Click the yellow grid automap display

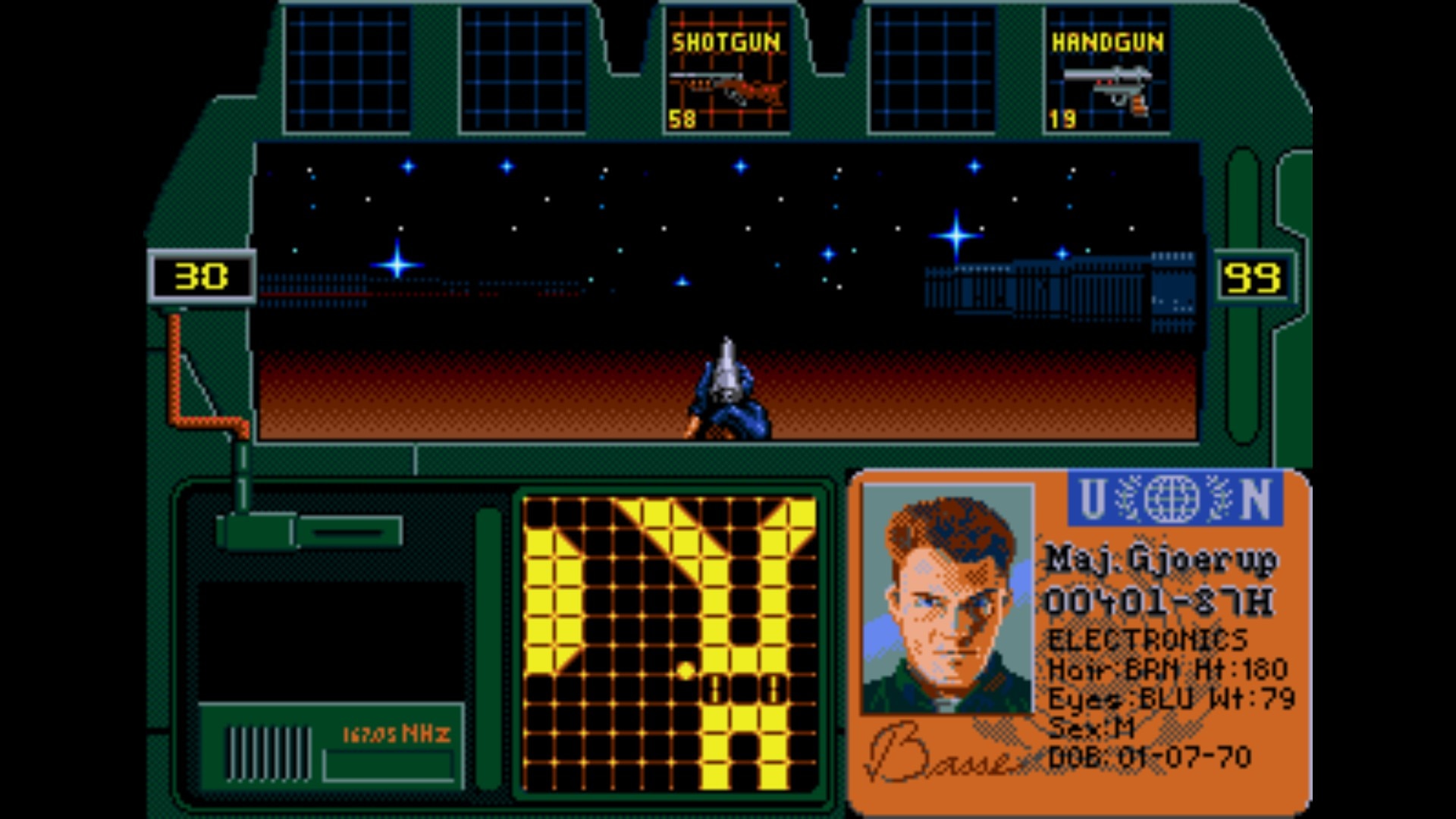point(670,643)
